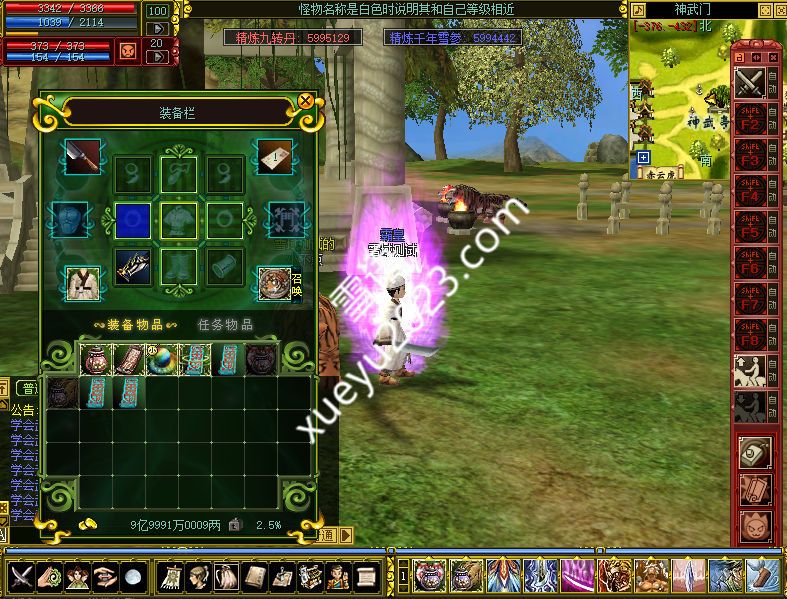Click the white robe costume slot
787x599 pixels.
[x=80, y=284]
